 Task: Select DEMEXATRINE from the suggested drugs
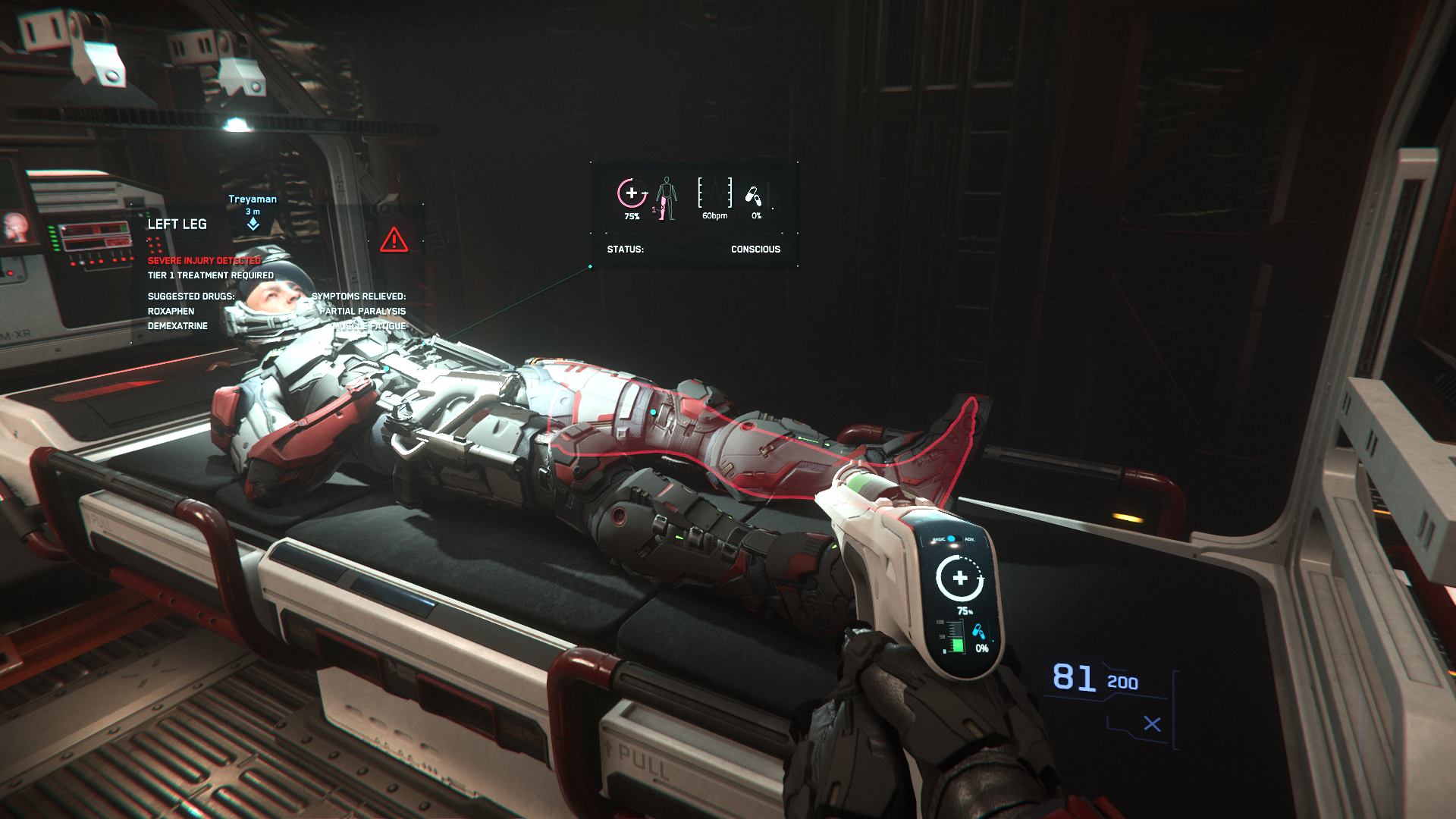click(178, 325)
